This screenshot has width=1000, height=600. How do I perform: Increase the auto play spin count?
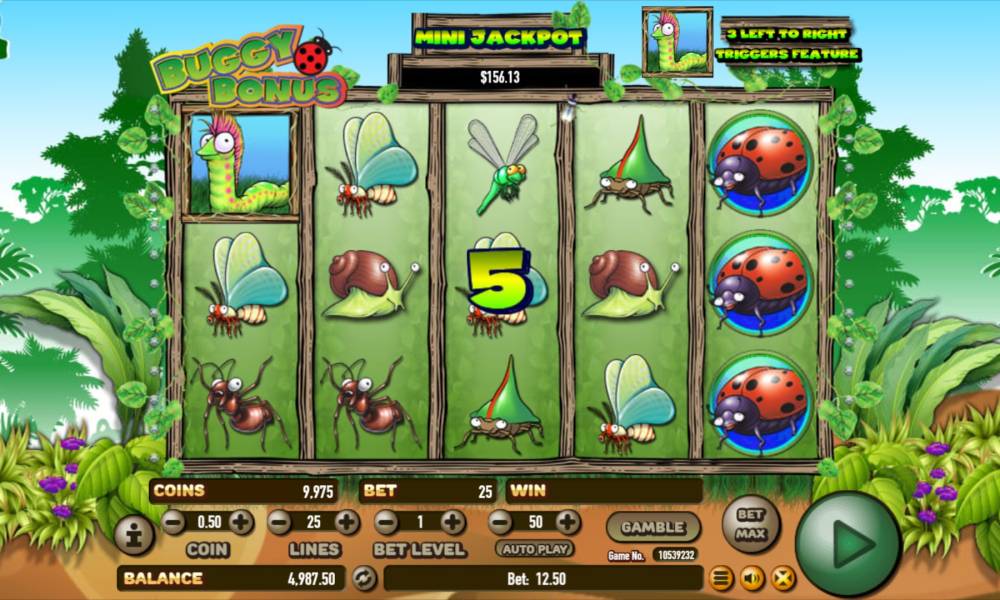point(567,522)
